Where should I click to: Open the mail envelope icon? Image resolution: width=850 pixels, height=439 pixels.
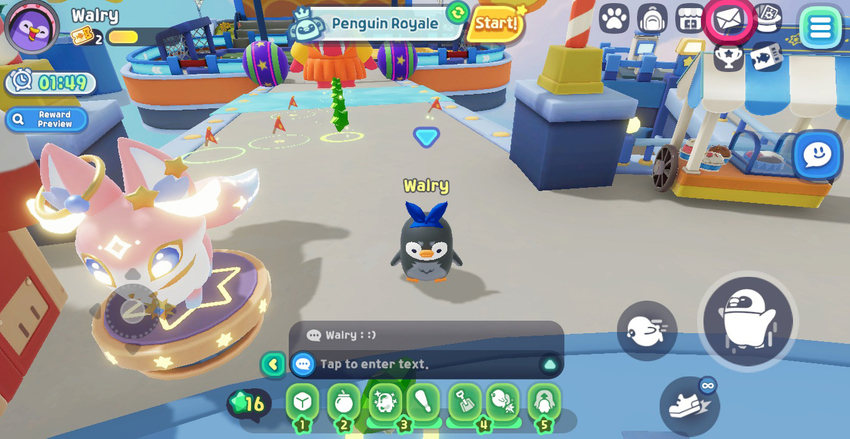727,19
